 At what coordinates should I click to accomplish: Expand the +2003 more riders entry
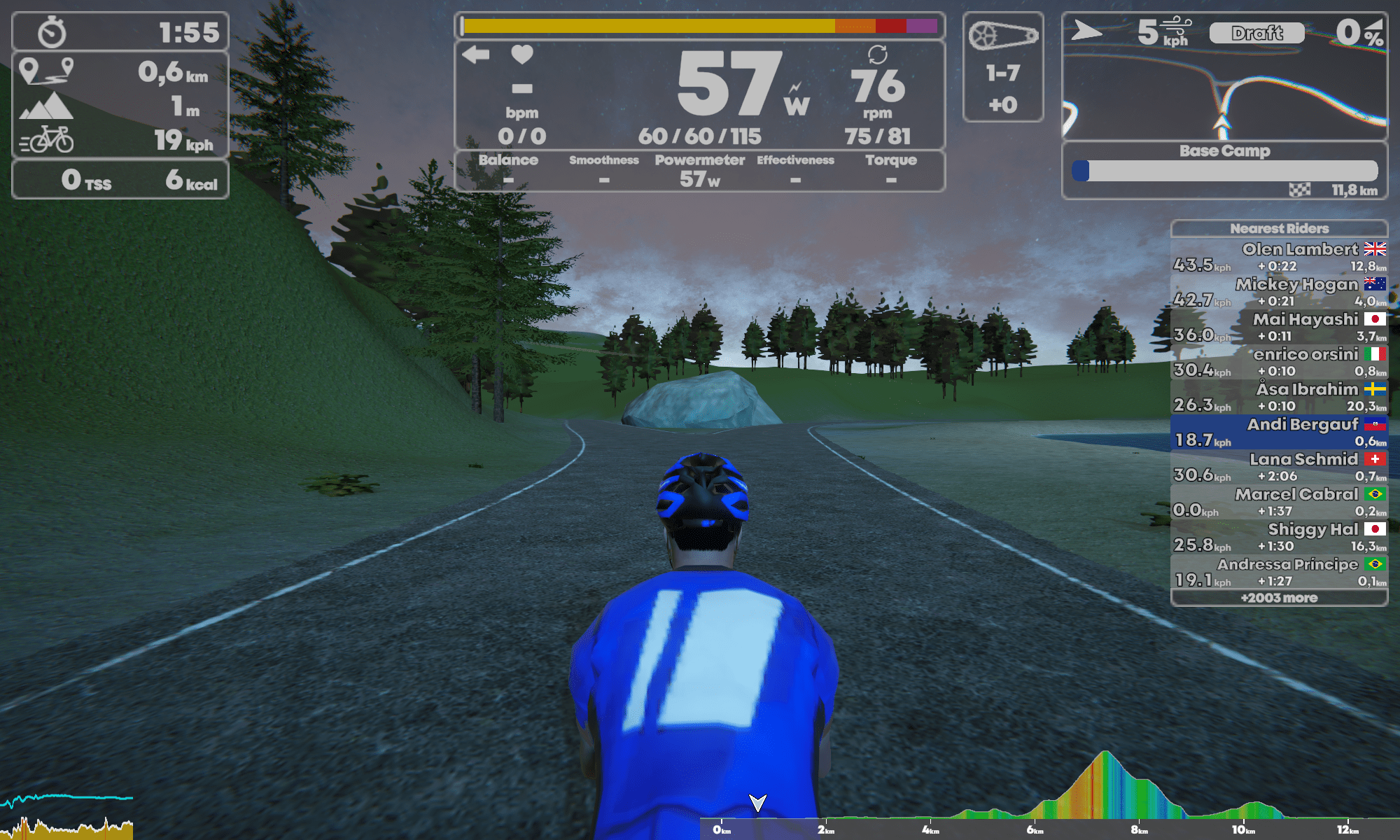click(1279, 598)
